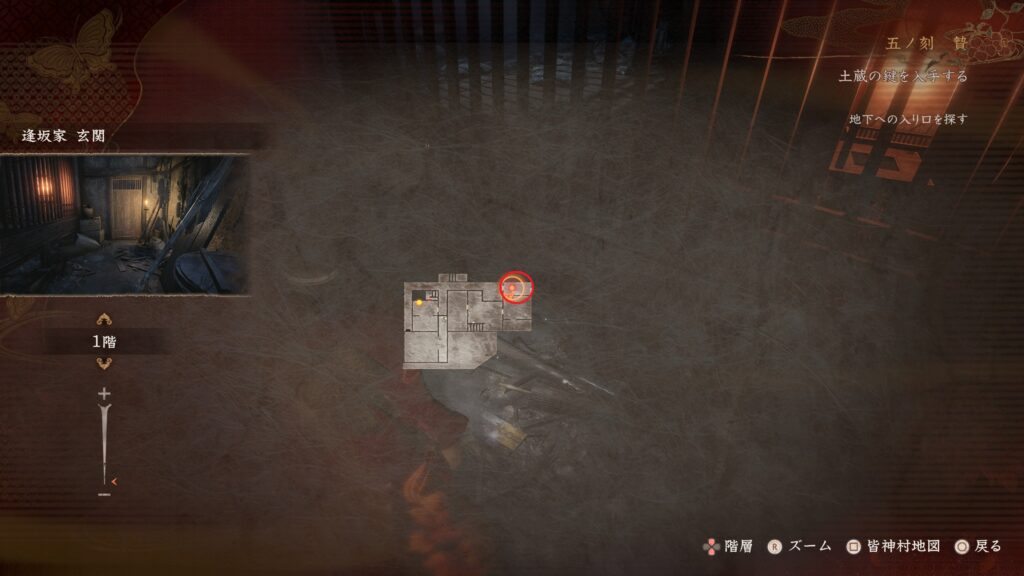Open the 皆神村地図 village map
Viewport: 1024px width, 576px height.
click(893, 546)
